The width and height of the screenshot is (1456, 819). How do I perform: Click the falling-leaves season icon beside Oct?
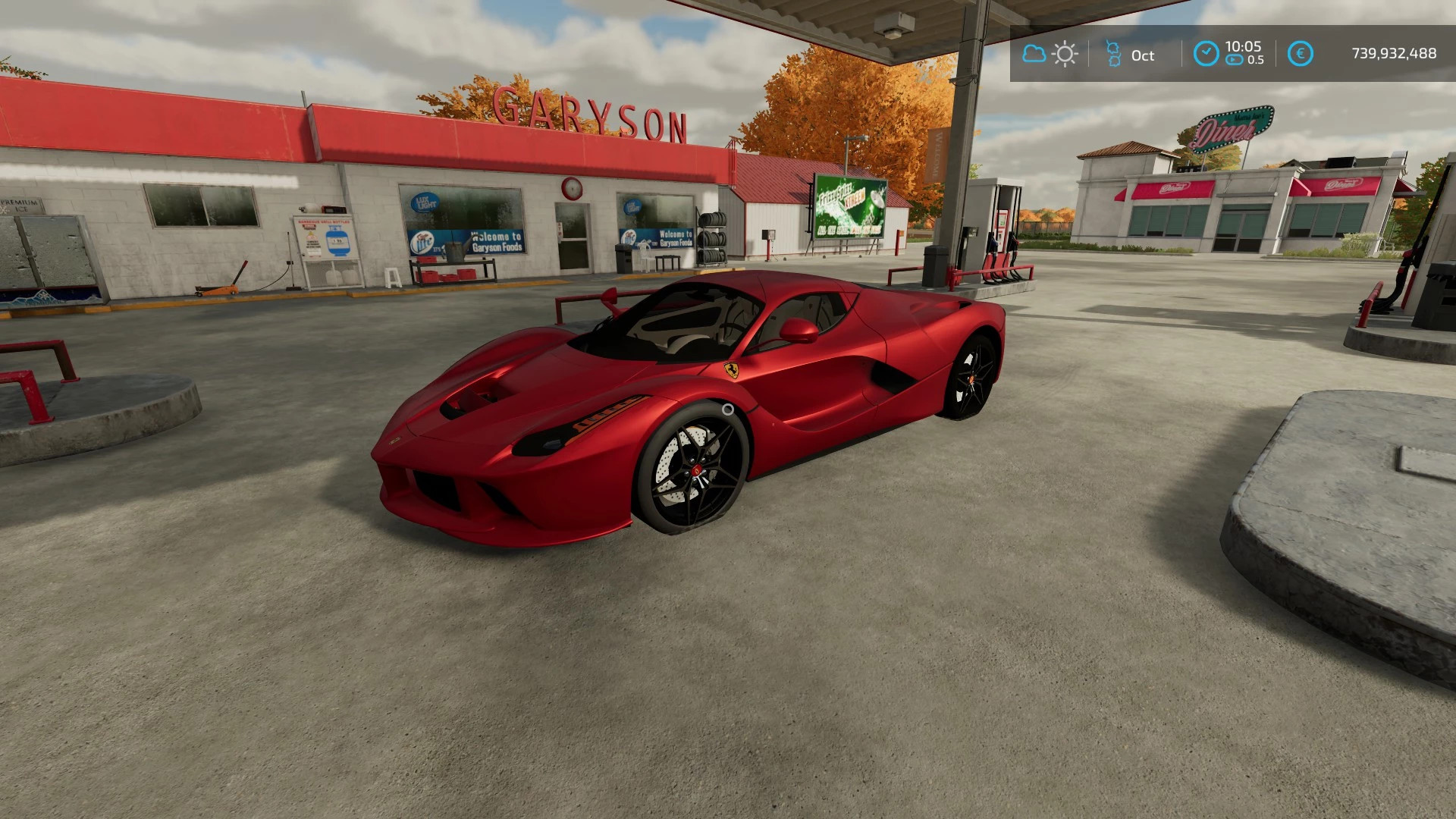coord(1112,55)
